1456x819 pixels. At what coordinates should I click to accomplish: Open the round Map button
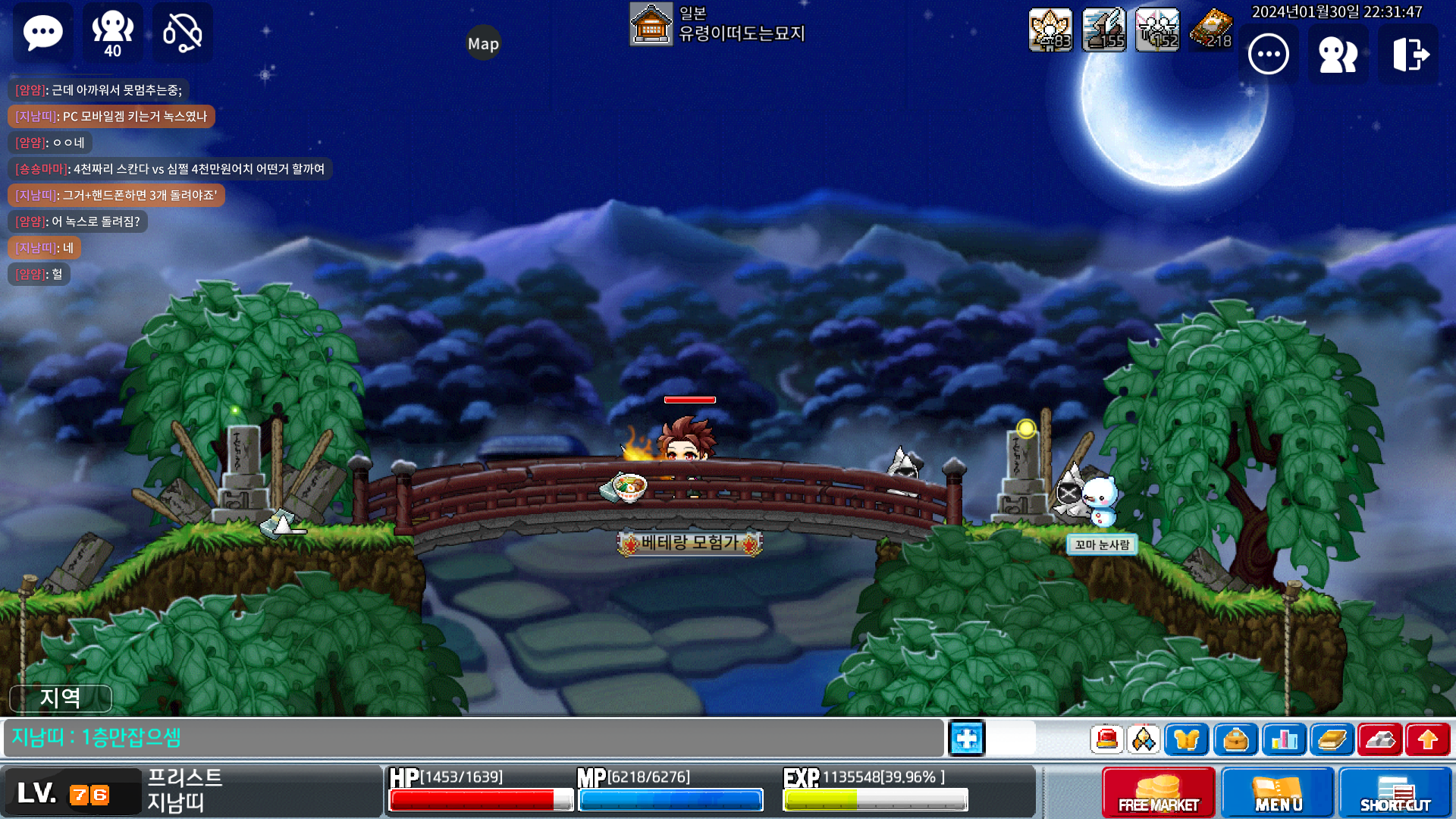coord(483,44)
